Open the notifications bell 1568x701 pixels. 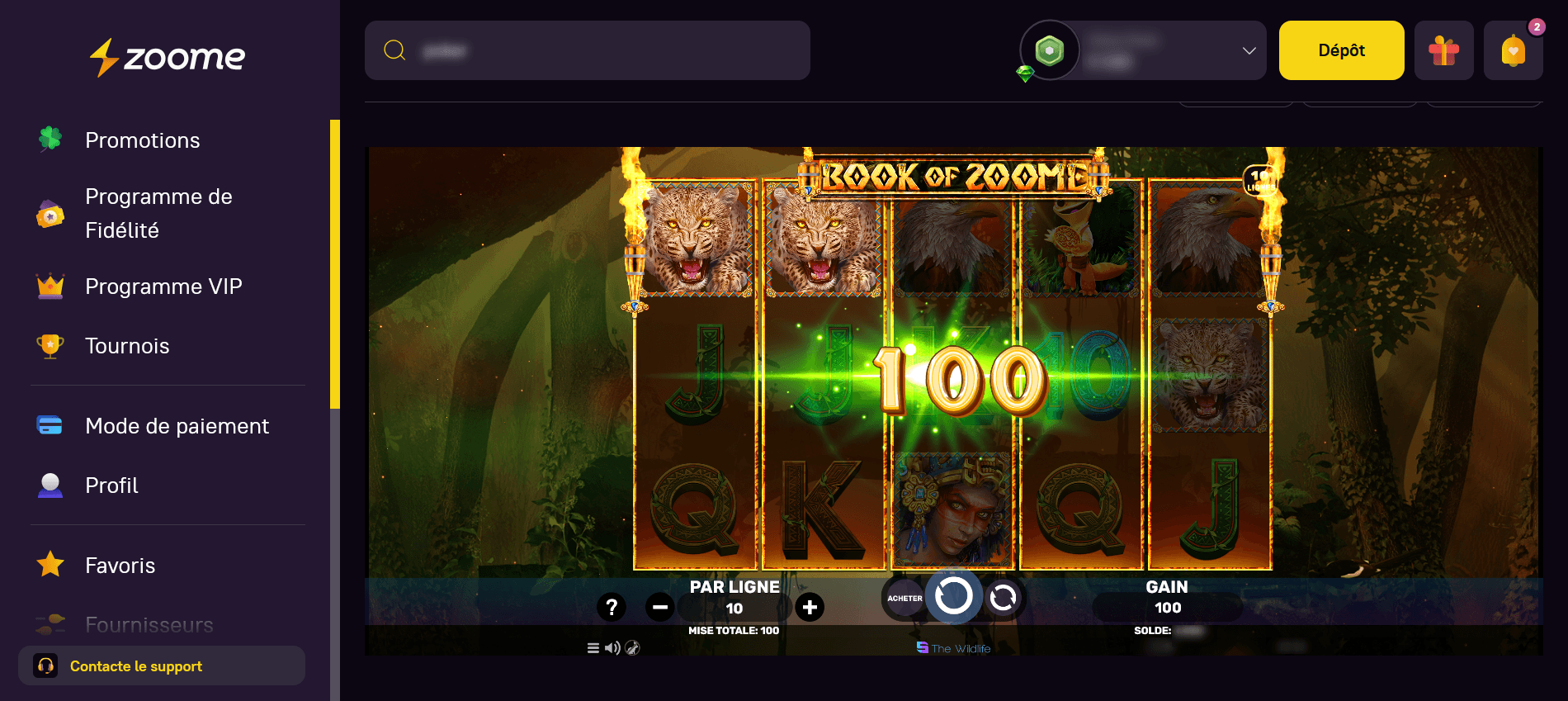[1513, 50]
